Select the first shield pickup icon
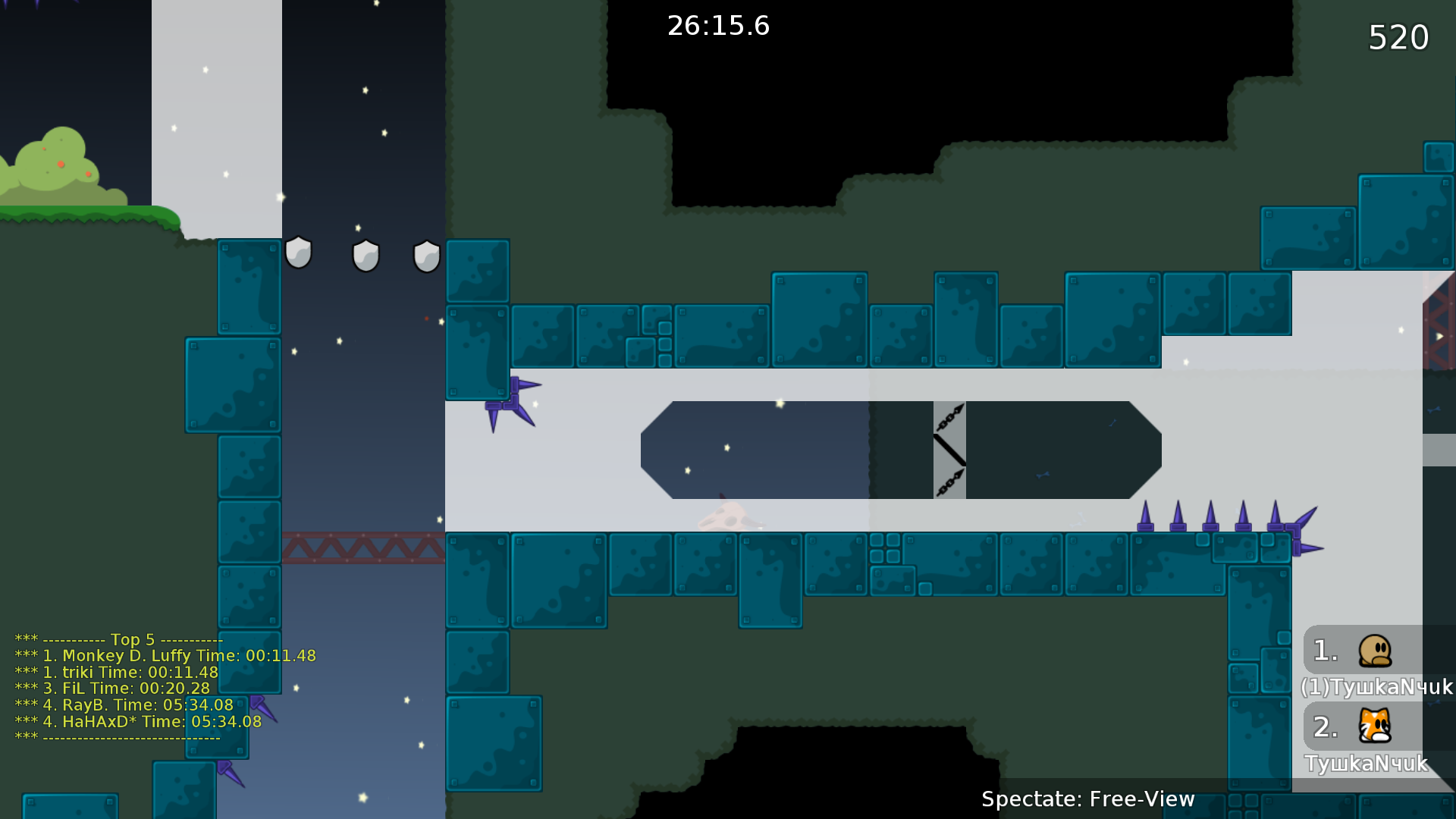 pos(299,254)
